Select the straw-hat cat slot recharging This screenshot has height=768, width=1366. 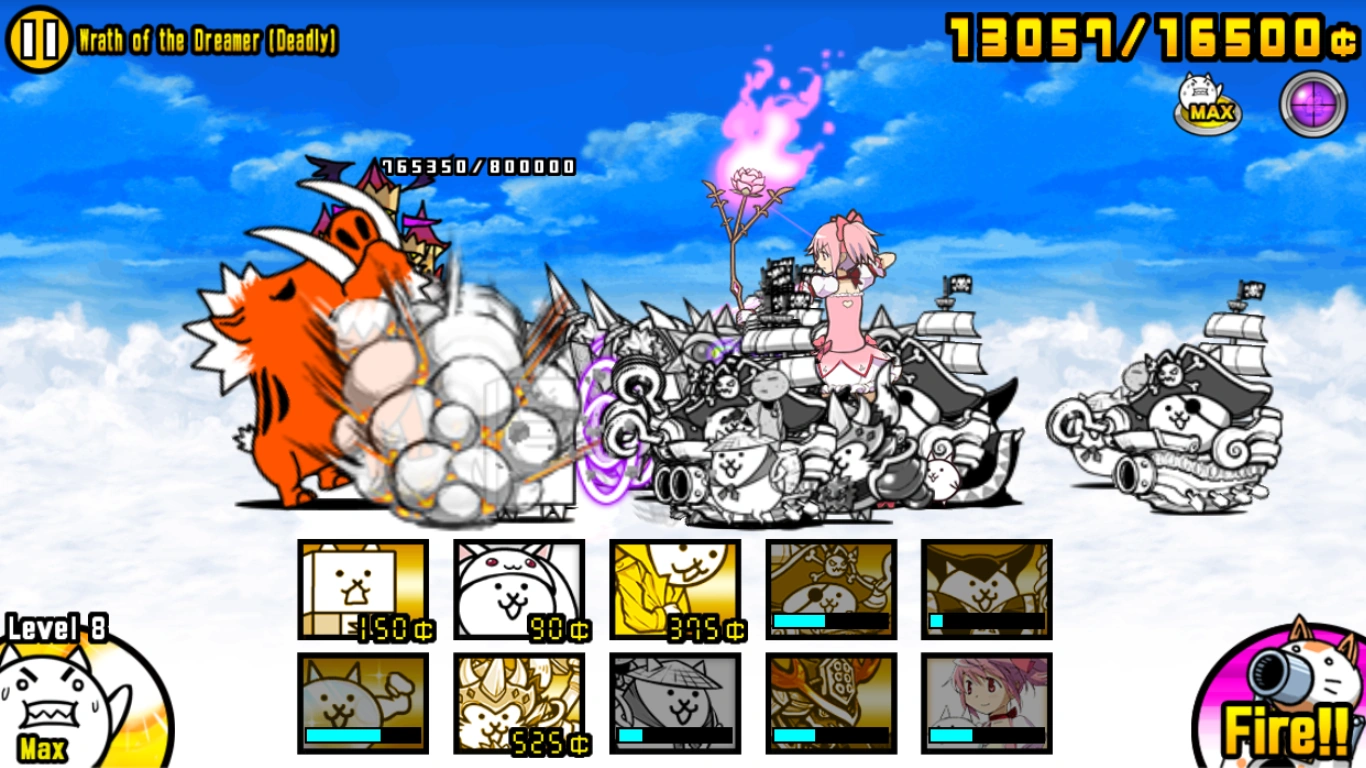(674, 703)
